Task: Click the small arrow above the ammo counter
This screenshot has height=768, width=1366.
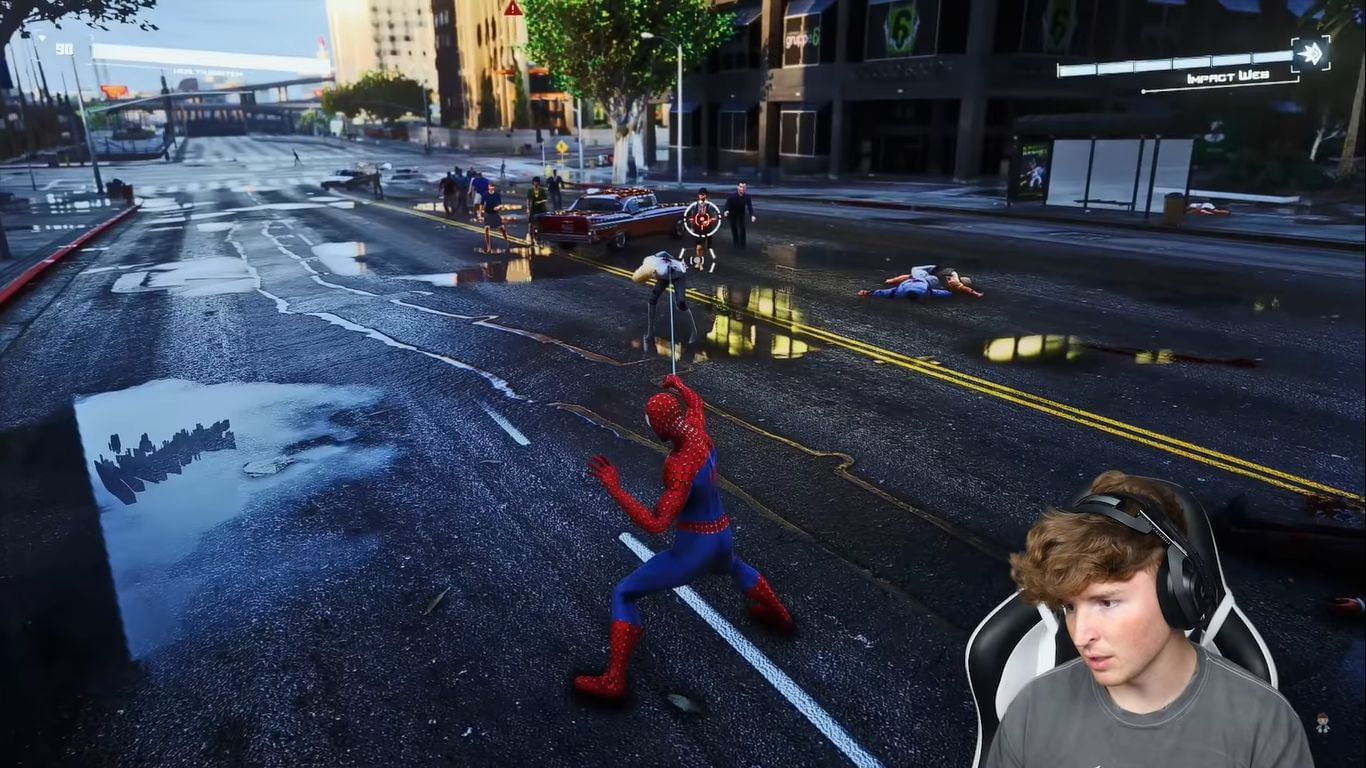Action: pyautogui.click(x=42, y=38)
